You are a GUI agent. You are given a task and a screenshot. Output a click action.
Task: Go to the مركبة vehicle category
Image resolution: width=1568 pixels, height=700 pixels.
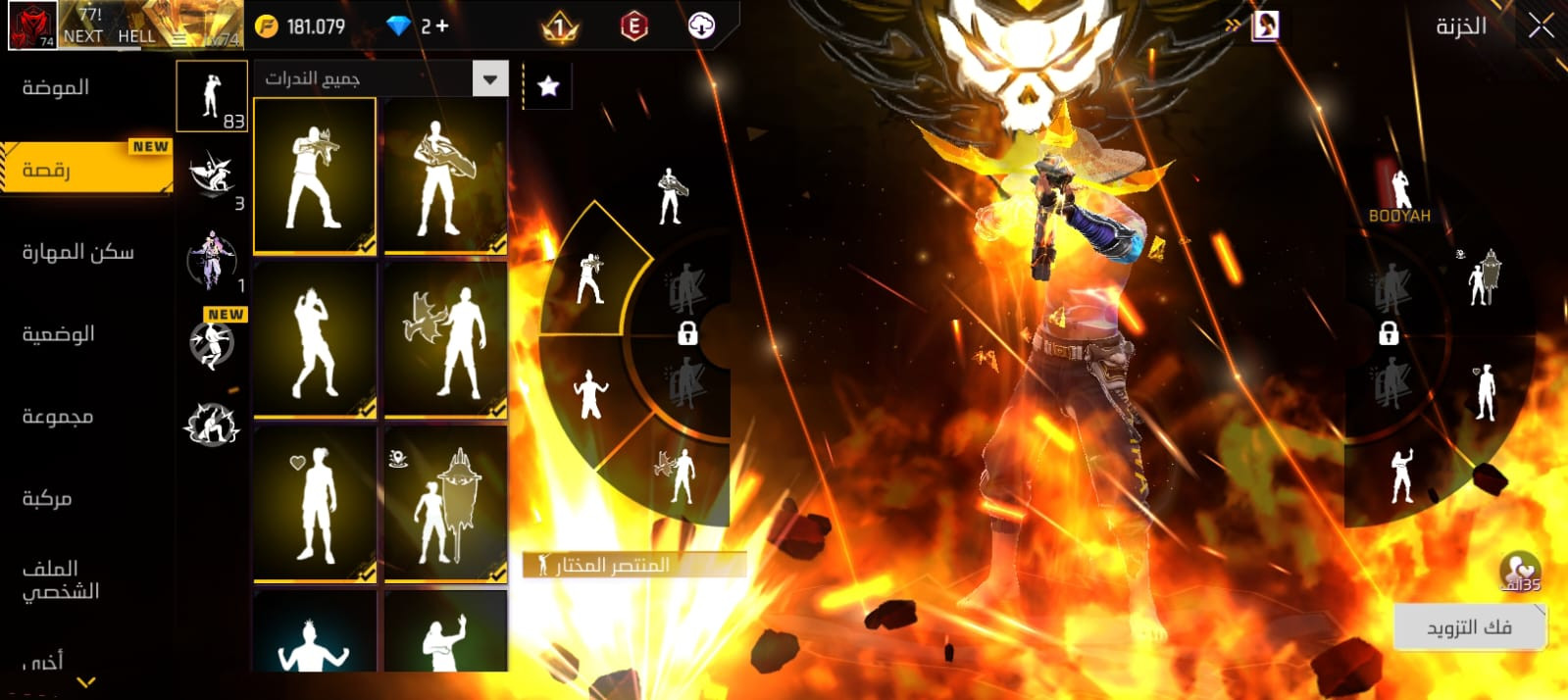(x=47, y=499)
